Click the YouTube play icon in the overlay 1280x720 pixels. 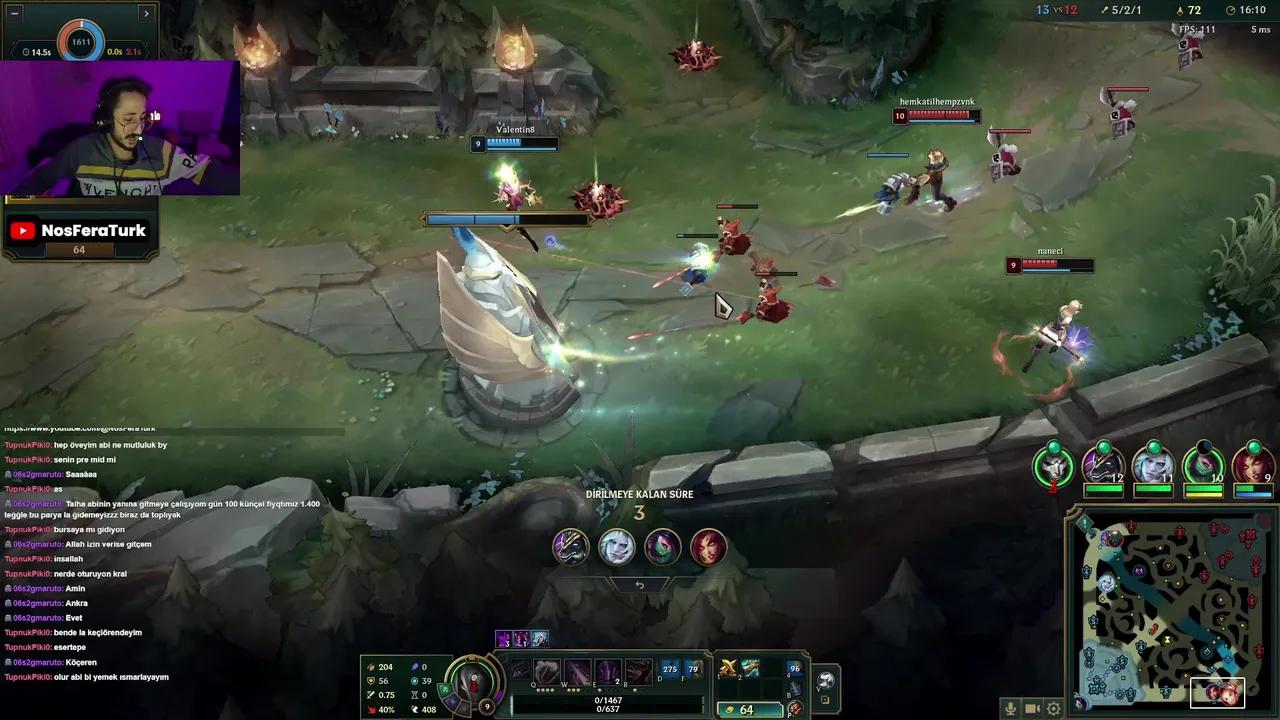coord(22,230)
